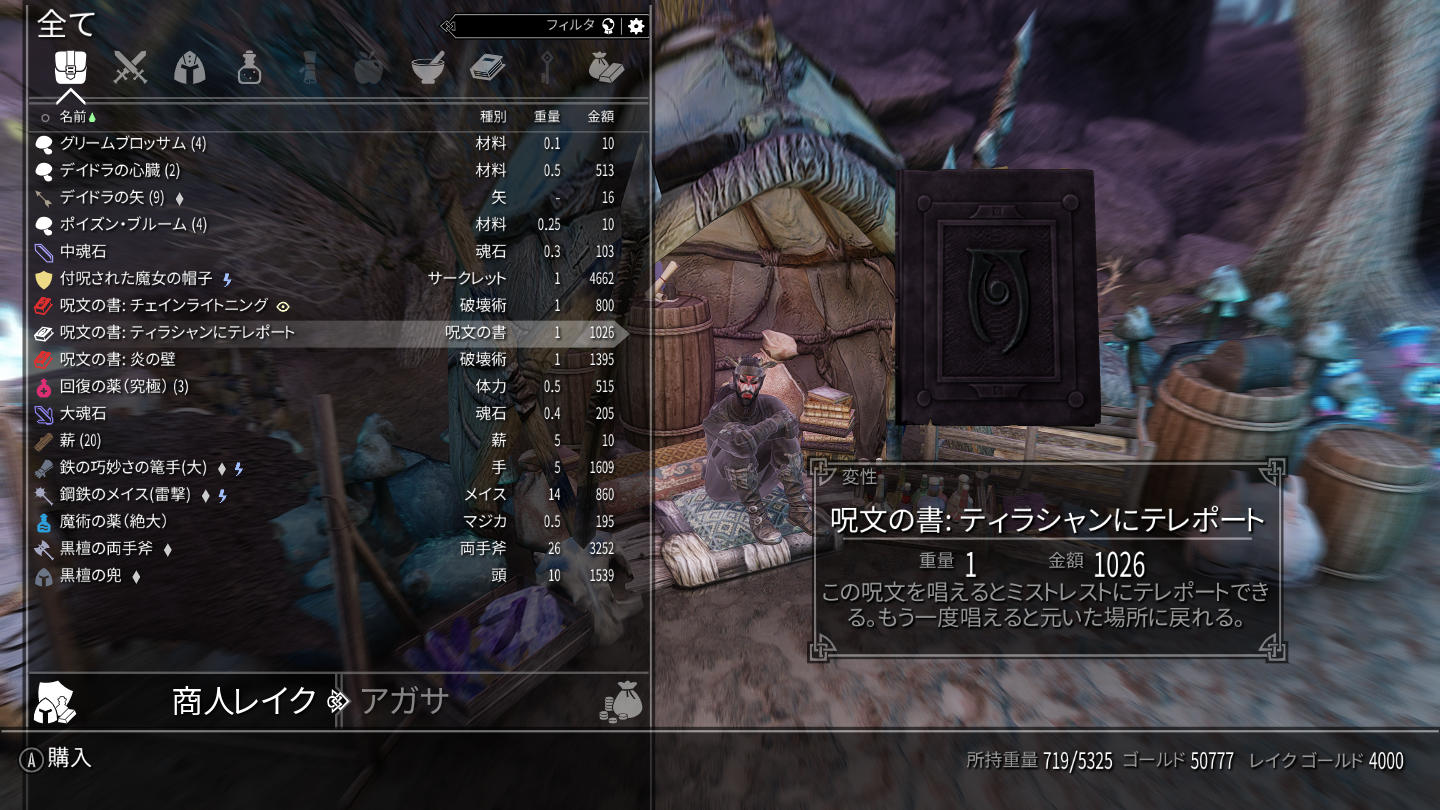
Task: Switch to the books category tab
Action: pos(487,68)
